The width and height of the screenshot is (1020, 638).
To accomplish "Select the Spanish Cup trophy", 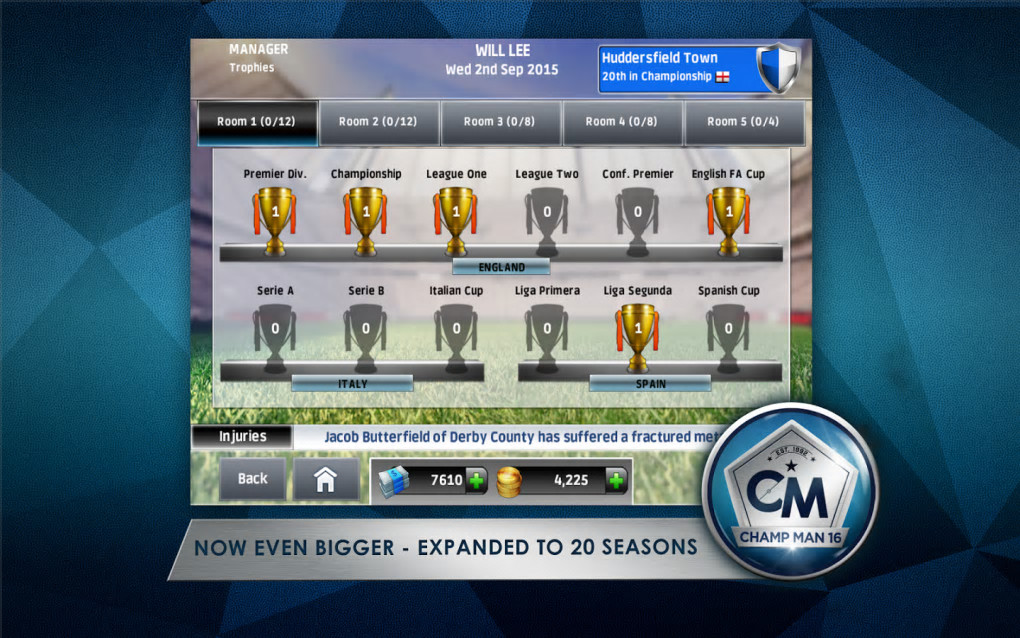I will (x=728, y=334).
